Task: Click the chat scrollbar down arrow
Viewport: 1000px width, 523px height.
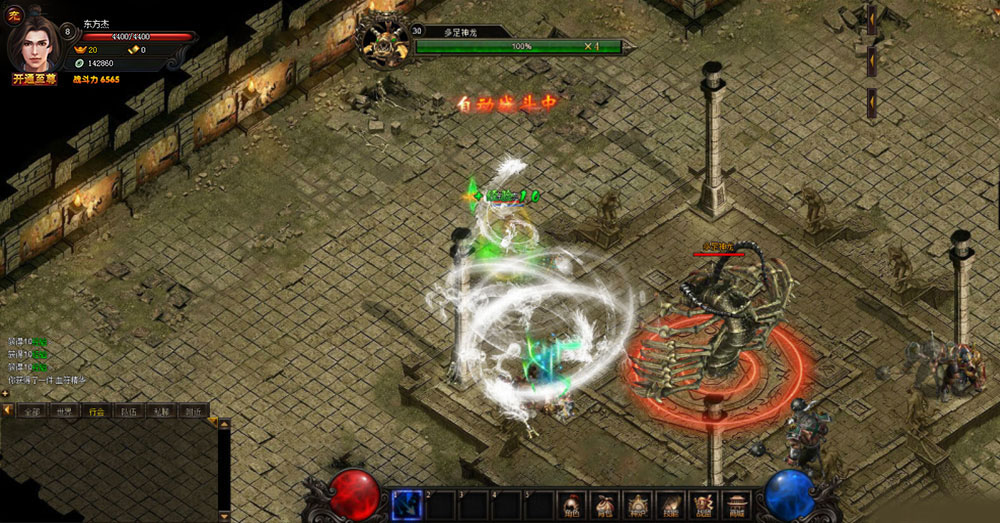Action: point(224,516)
